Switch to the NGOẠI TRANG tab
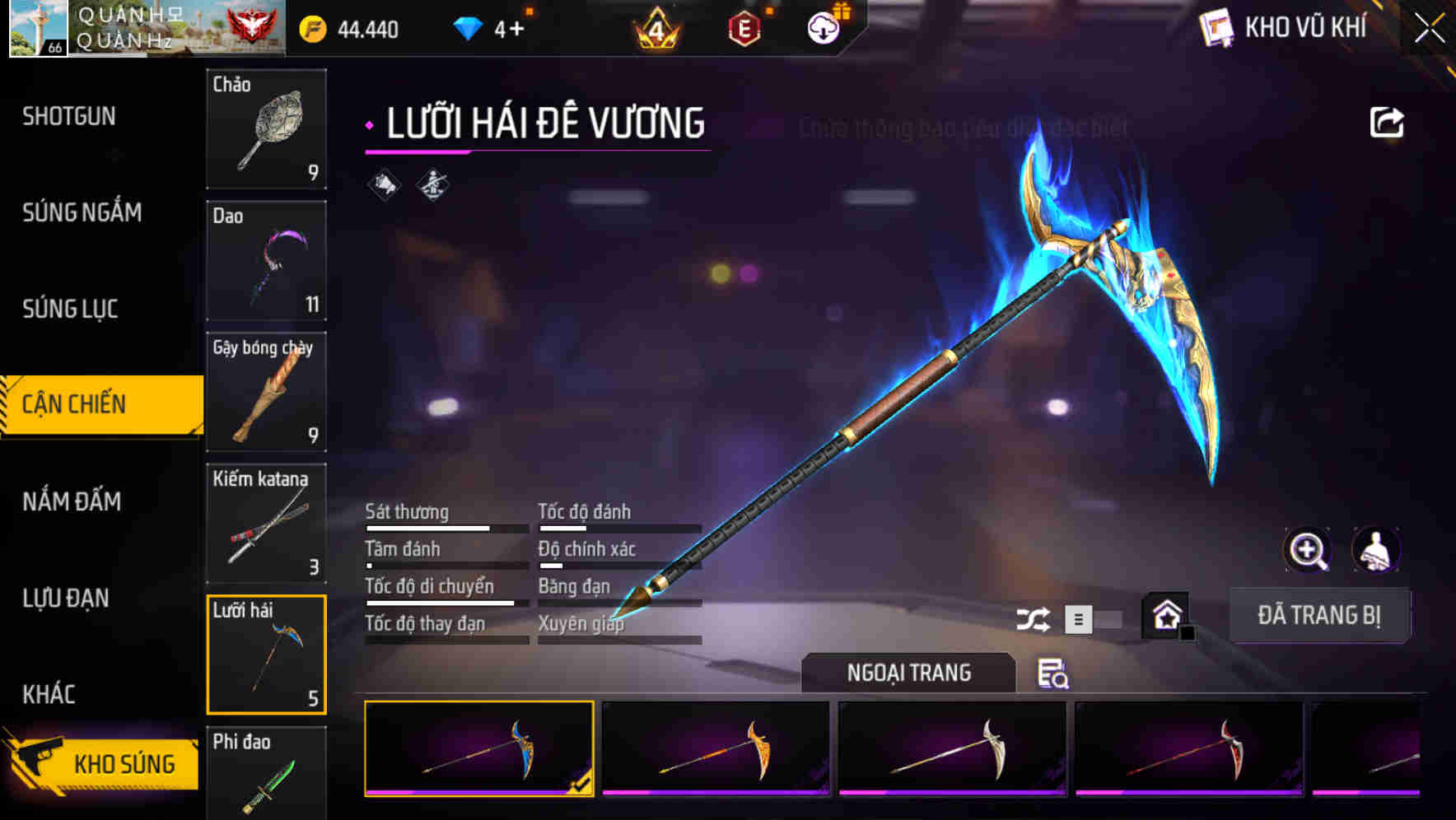 pos(909,672)
